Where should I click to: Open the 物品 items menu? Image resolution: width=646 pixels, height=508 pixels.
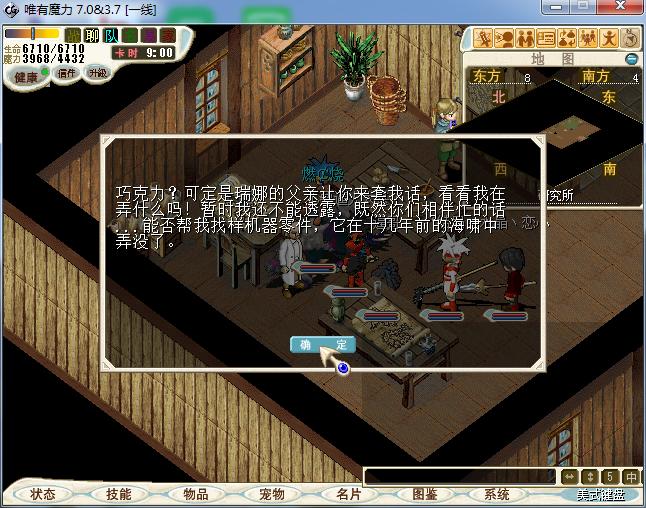coord(196,494)
